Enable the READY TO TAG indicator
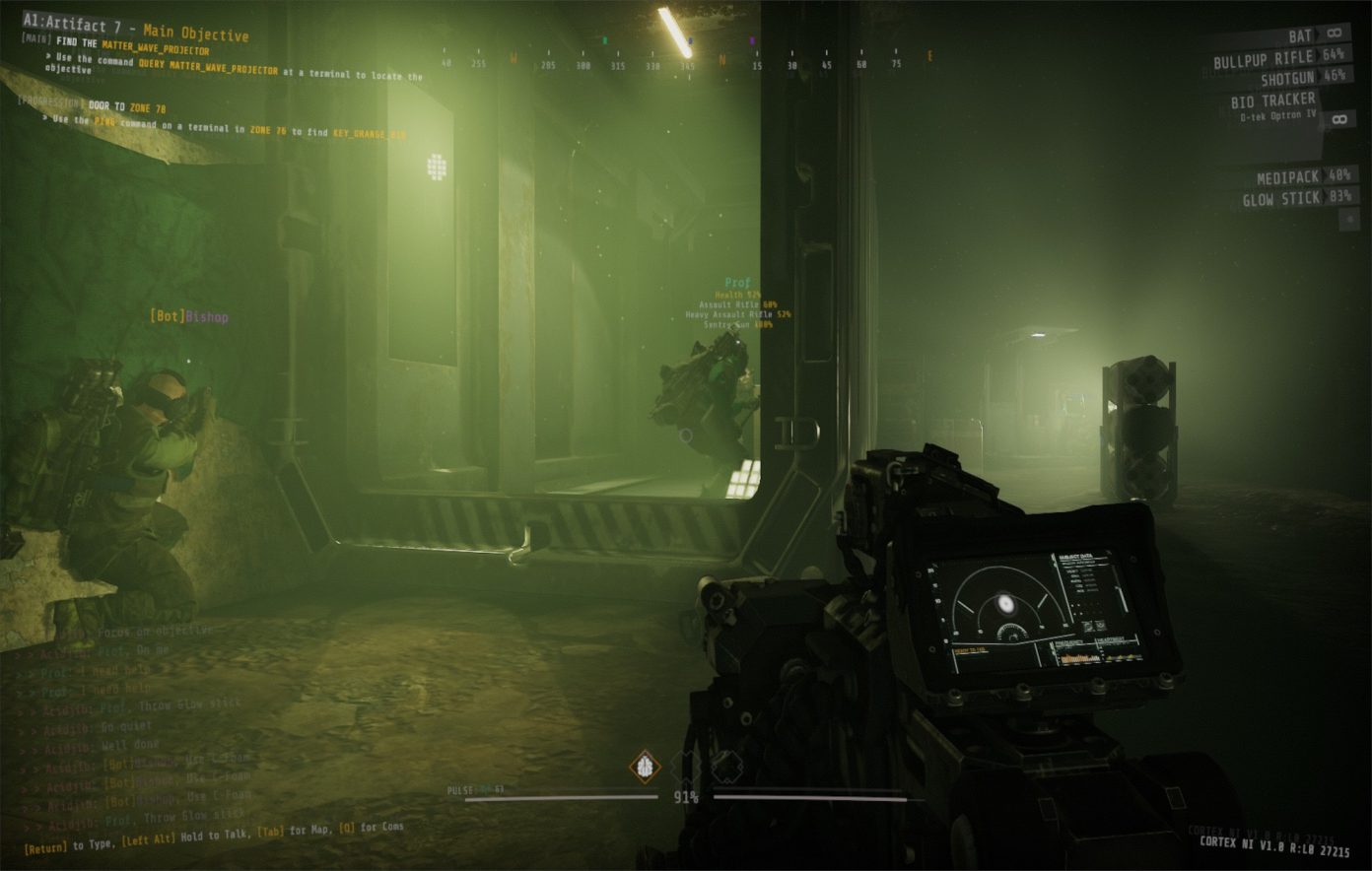 (971, 650)
